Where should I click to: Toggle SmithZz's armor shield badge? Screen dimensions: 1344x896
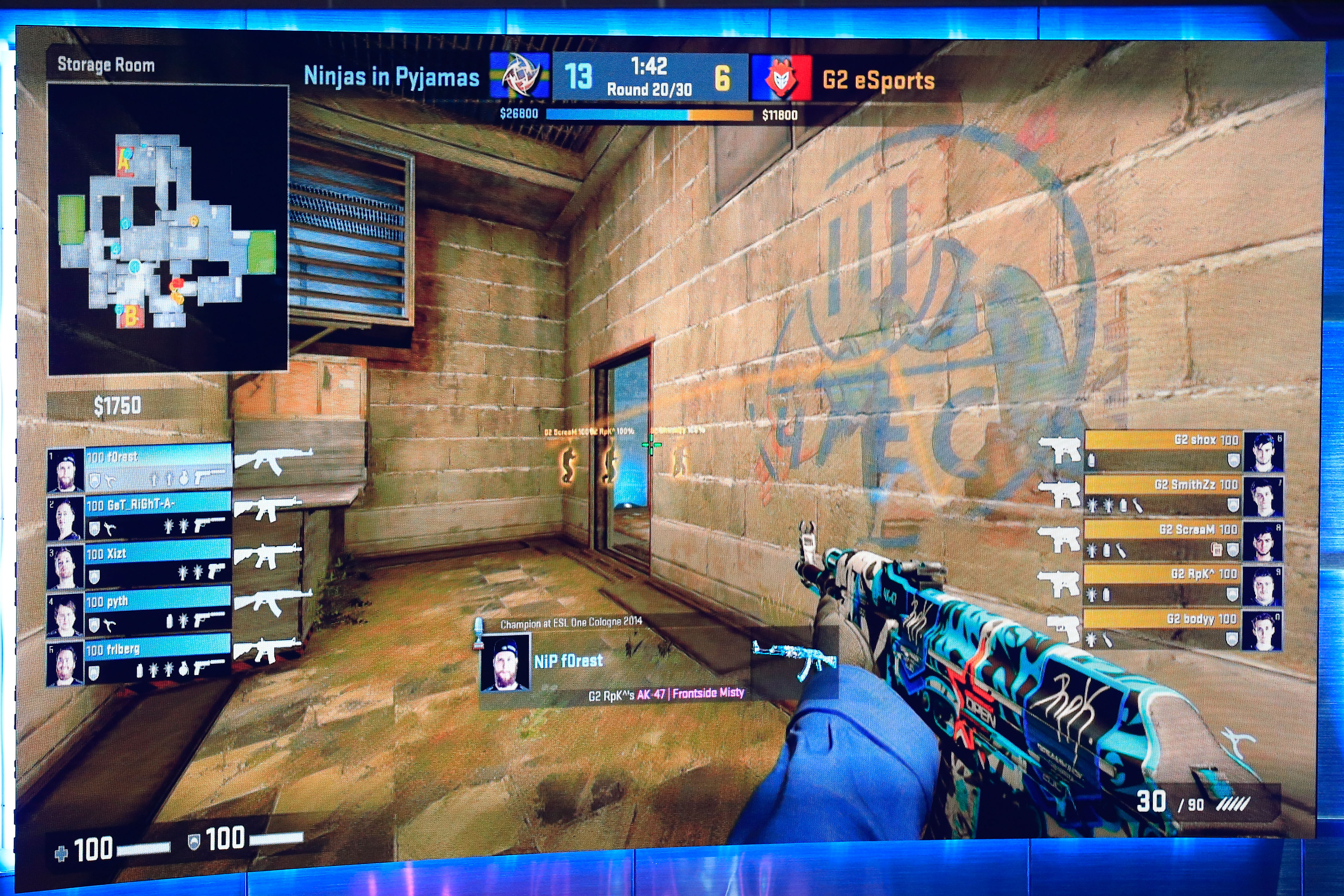pos(1232,505)
